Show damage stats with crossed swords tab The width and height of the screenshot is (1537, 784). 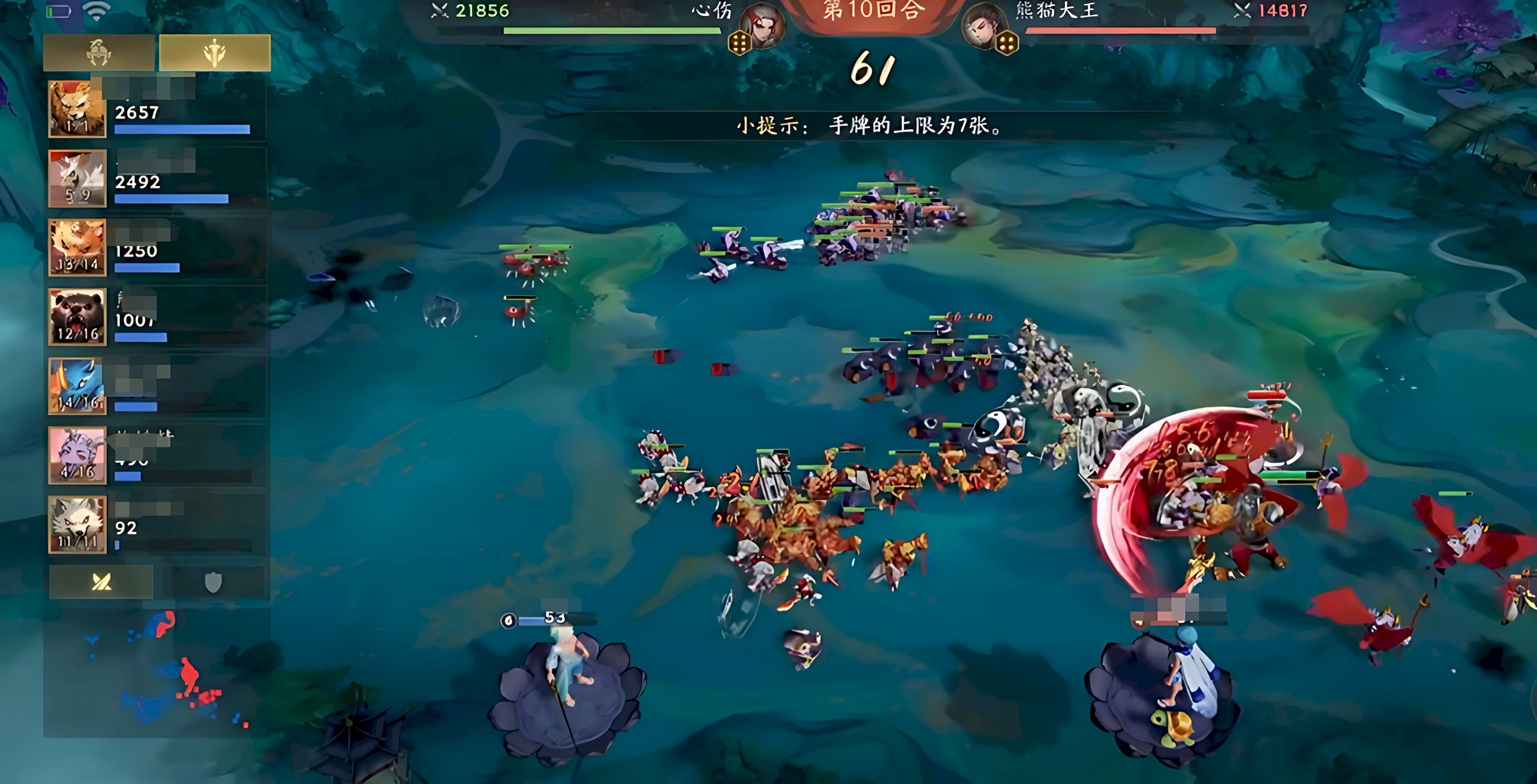point(101,581)
